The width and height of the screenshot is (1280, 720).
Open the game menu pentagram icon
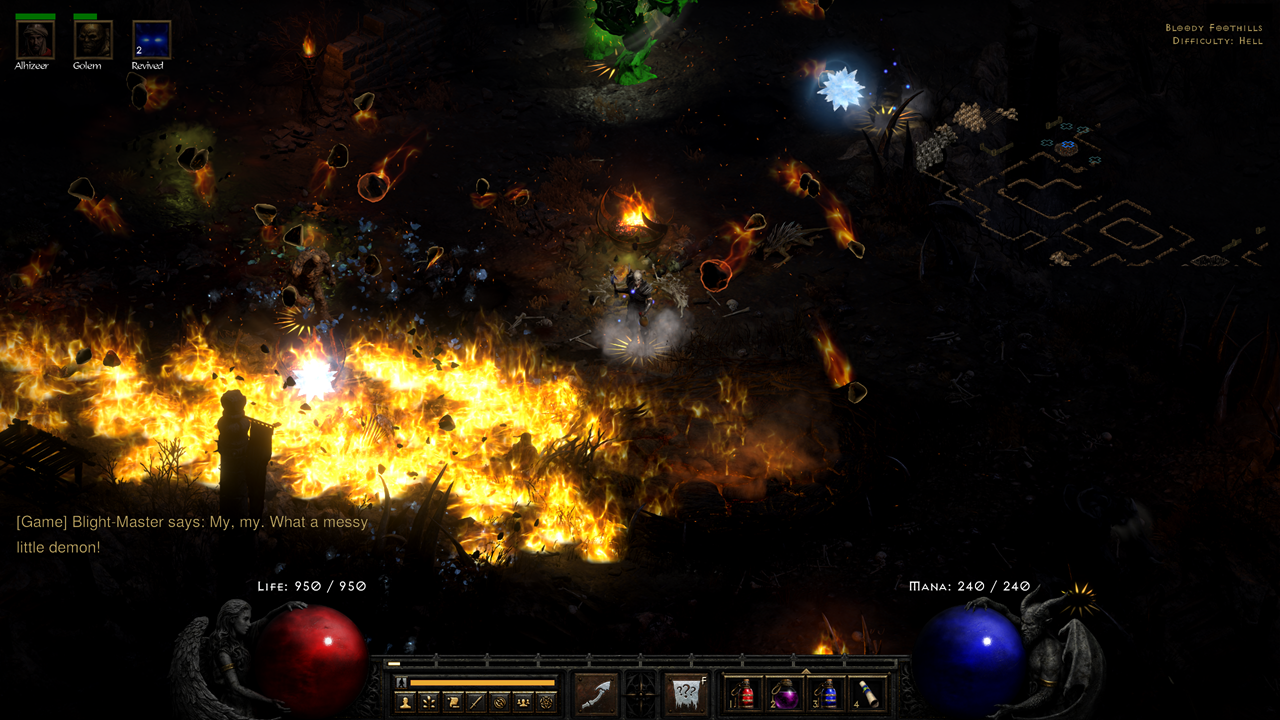(x=546, y=702)
